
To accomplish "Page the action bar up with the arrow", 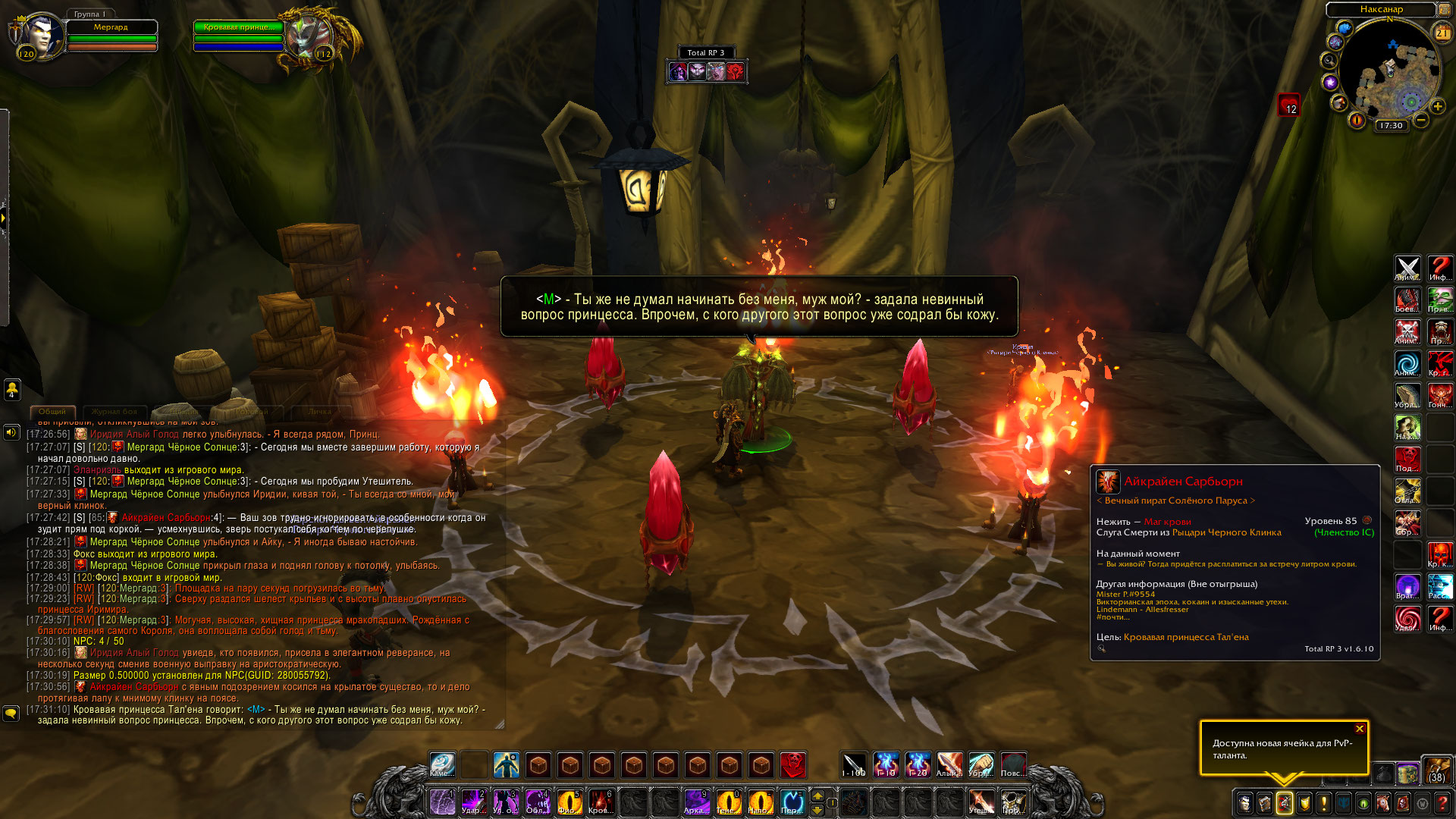I will [817, 795].
